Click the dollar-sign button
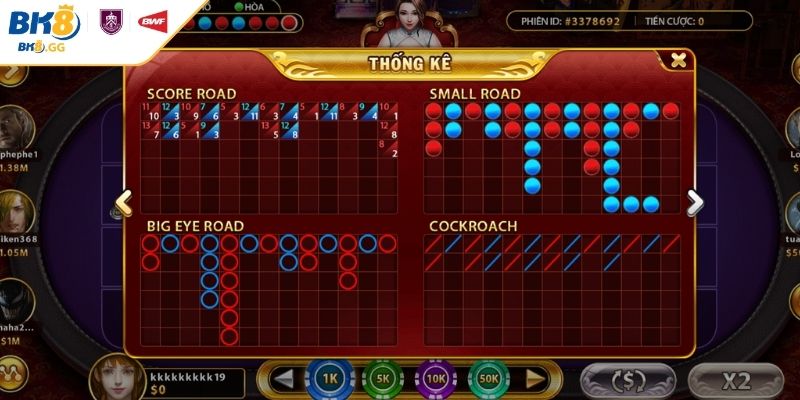Image resolution: width=800 pixels, height=400 pixels. 627,380
